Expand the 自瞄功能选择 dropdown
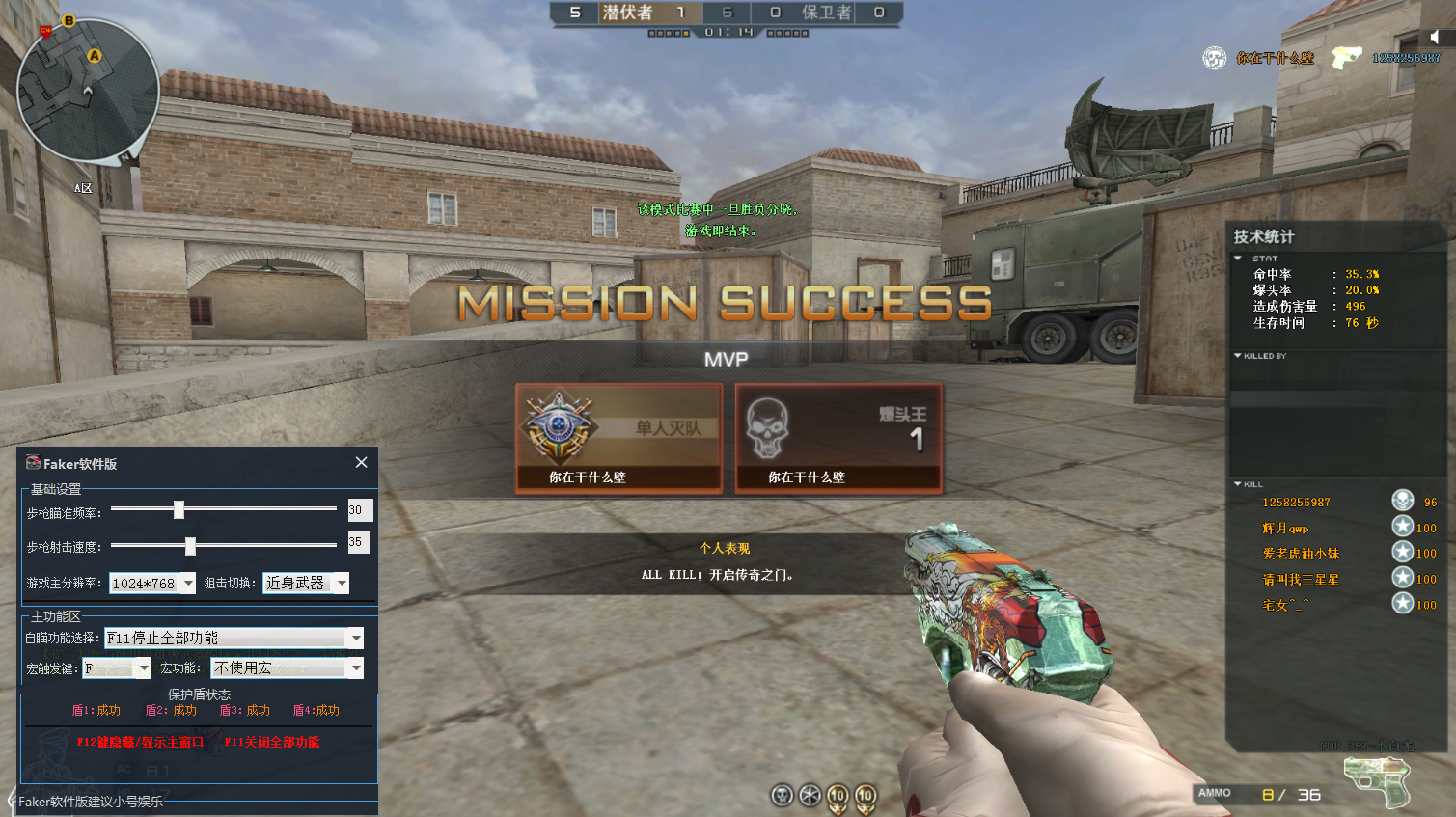This screenshot has width=1456, height=817. 356,638
